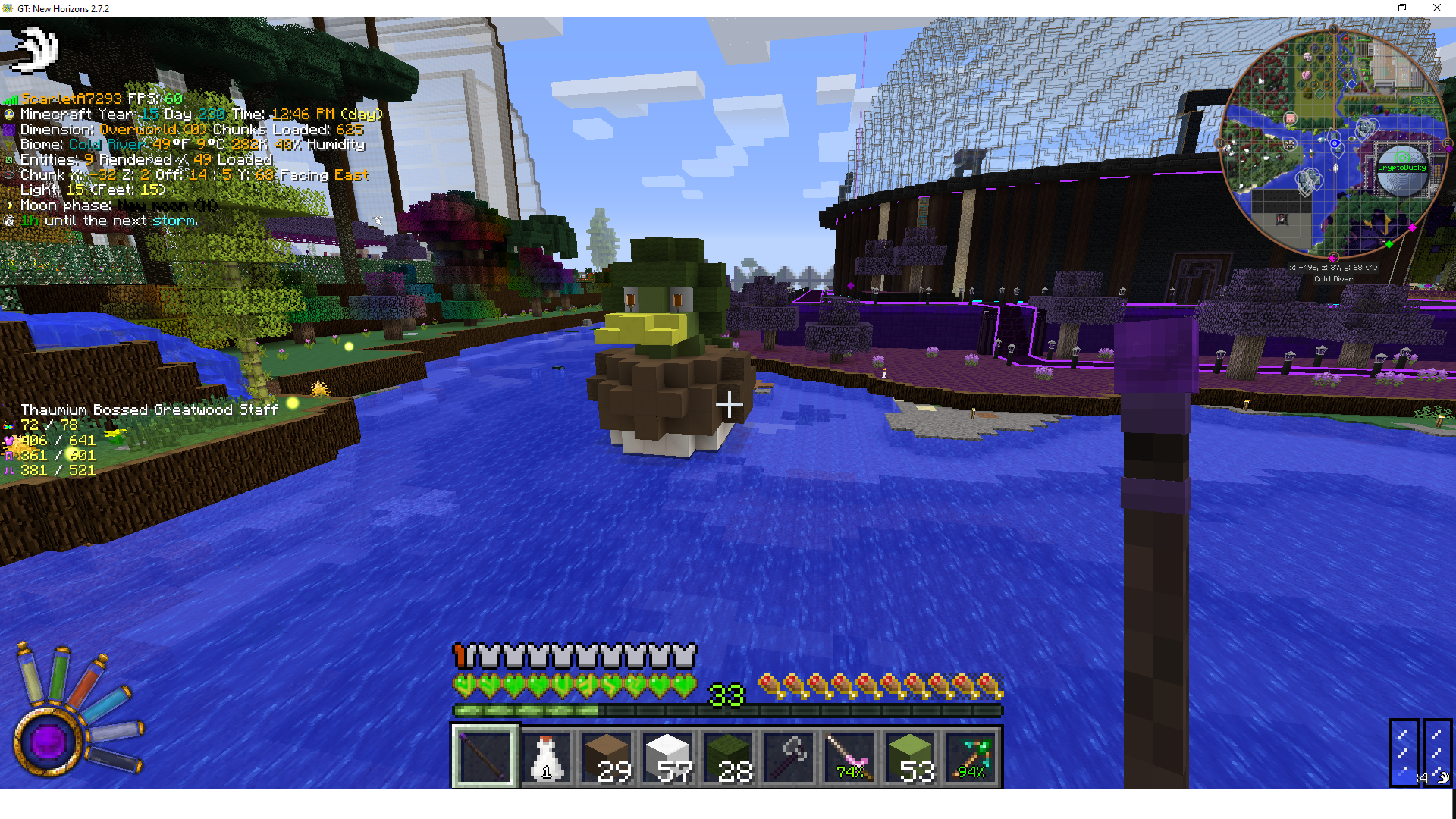Select the dark axe hotbar slot

click(789, 757)
